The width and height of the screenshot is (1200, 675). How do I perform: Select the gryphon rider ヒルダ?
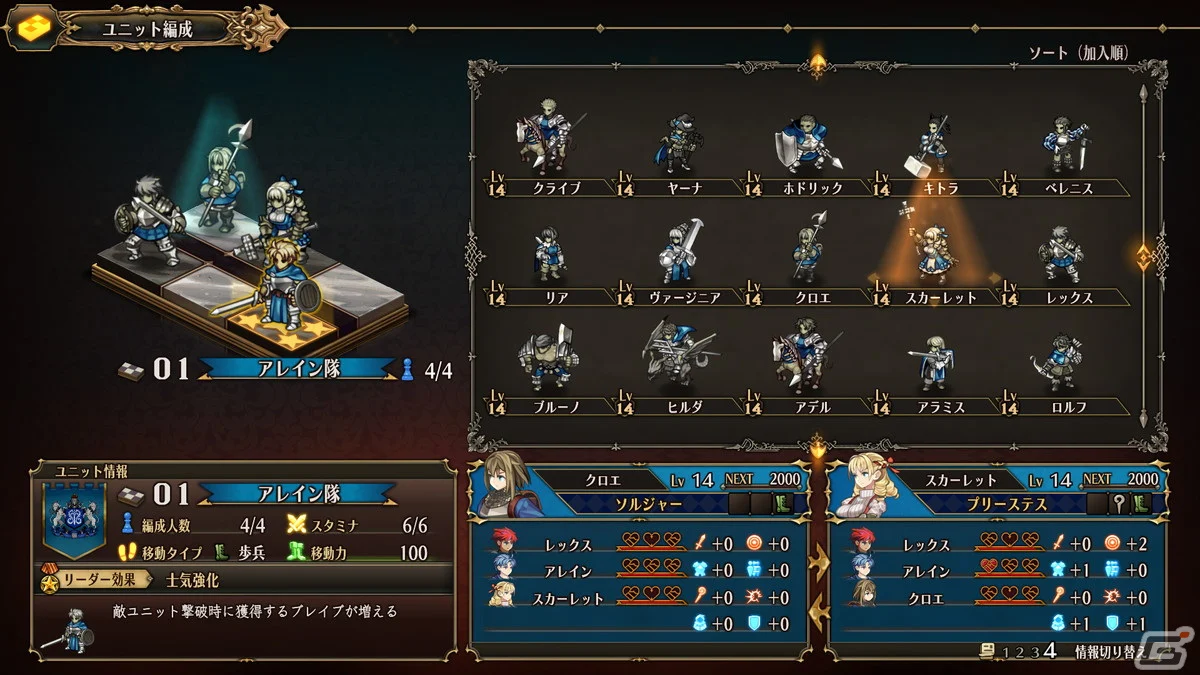(676, 365)
